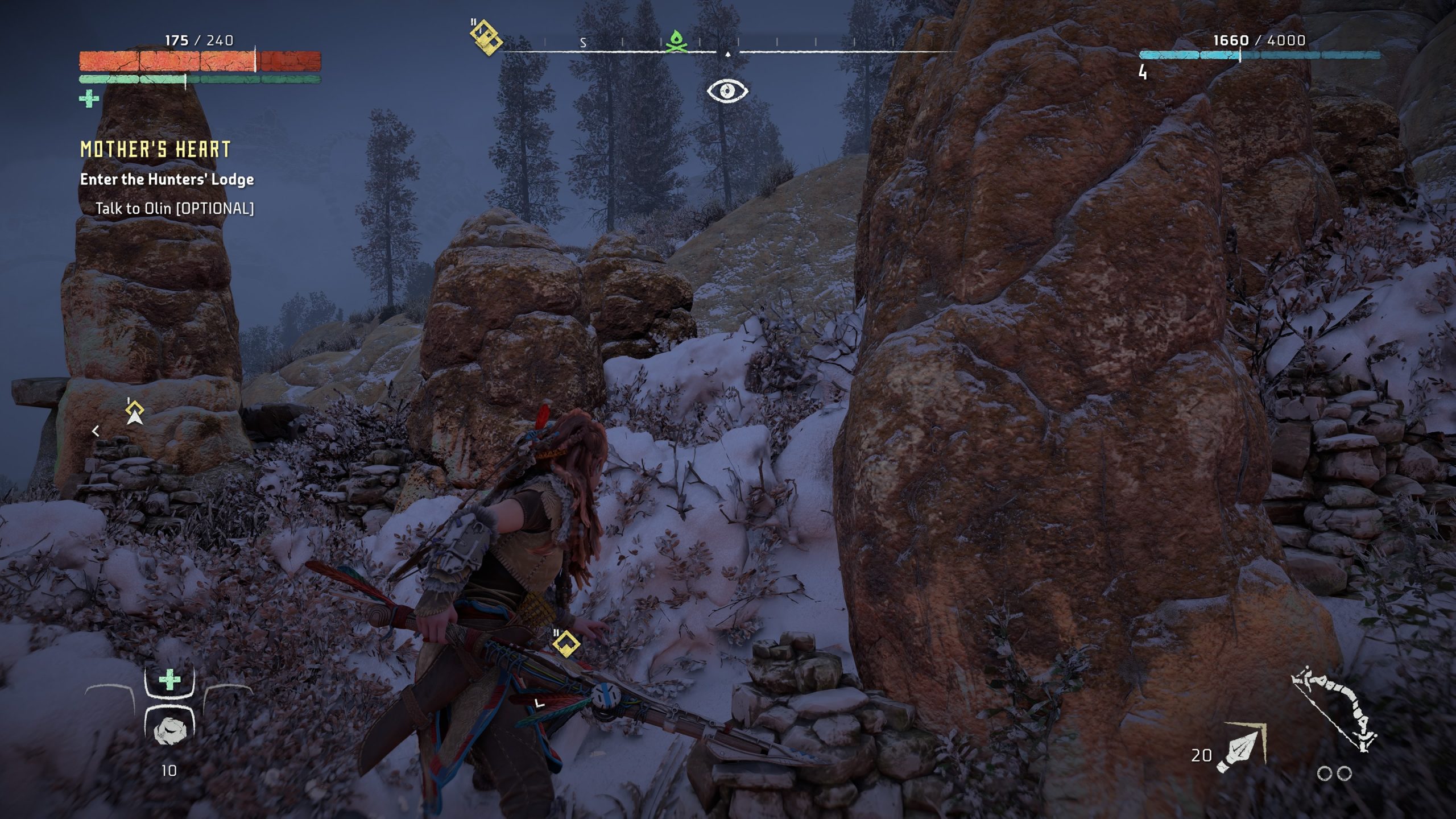Open the Mother's Heart quest tracker
Image resolution: width=1456 pixels, height=819 pixels.
tap(155, 150)
